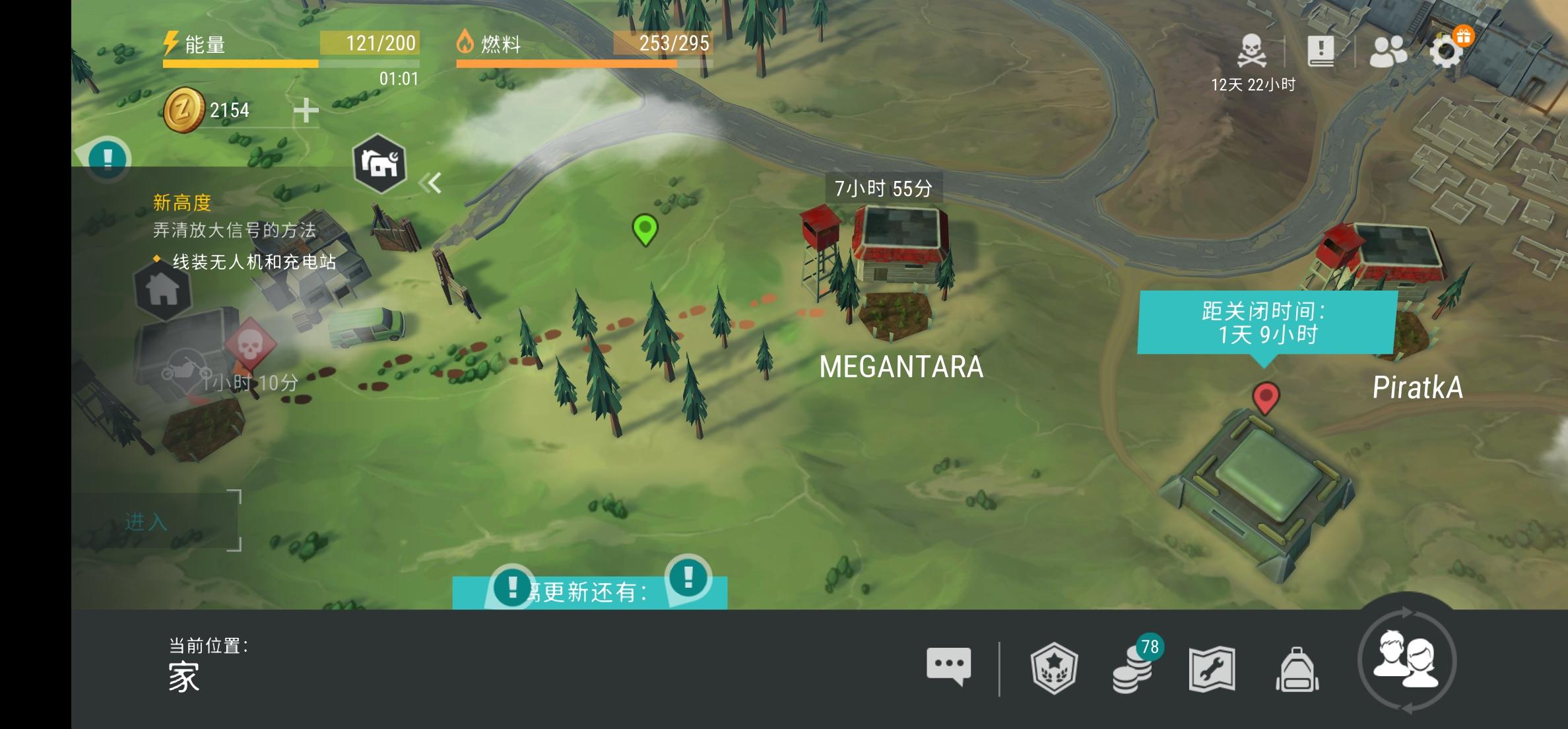Open the clan/friends icon top right
This screenshot has width=1568, height=729.
tap(1387, 50)
